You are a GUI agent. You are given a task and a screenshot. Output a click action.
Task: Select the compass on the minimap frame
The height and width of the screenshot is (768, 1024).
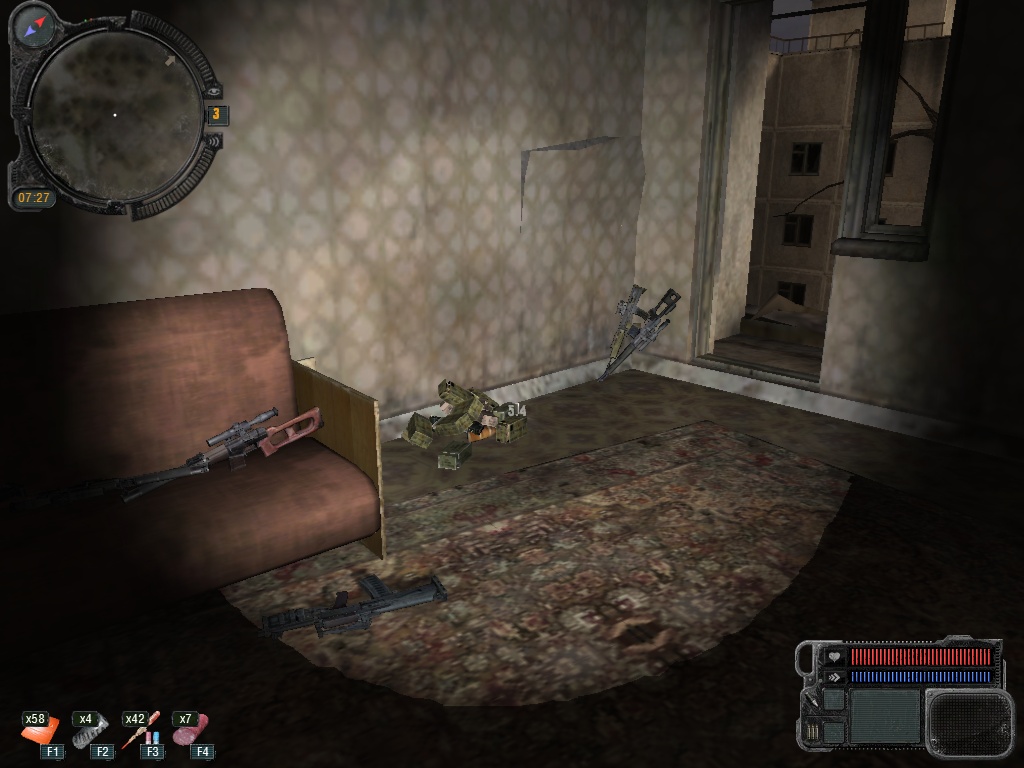(36, 25)
